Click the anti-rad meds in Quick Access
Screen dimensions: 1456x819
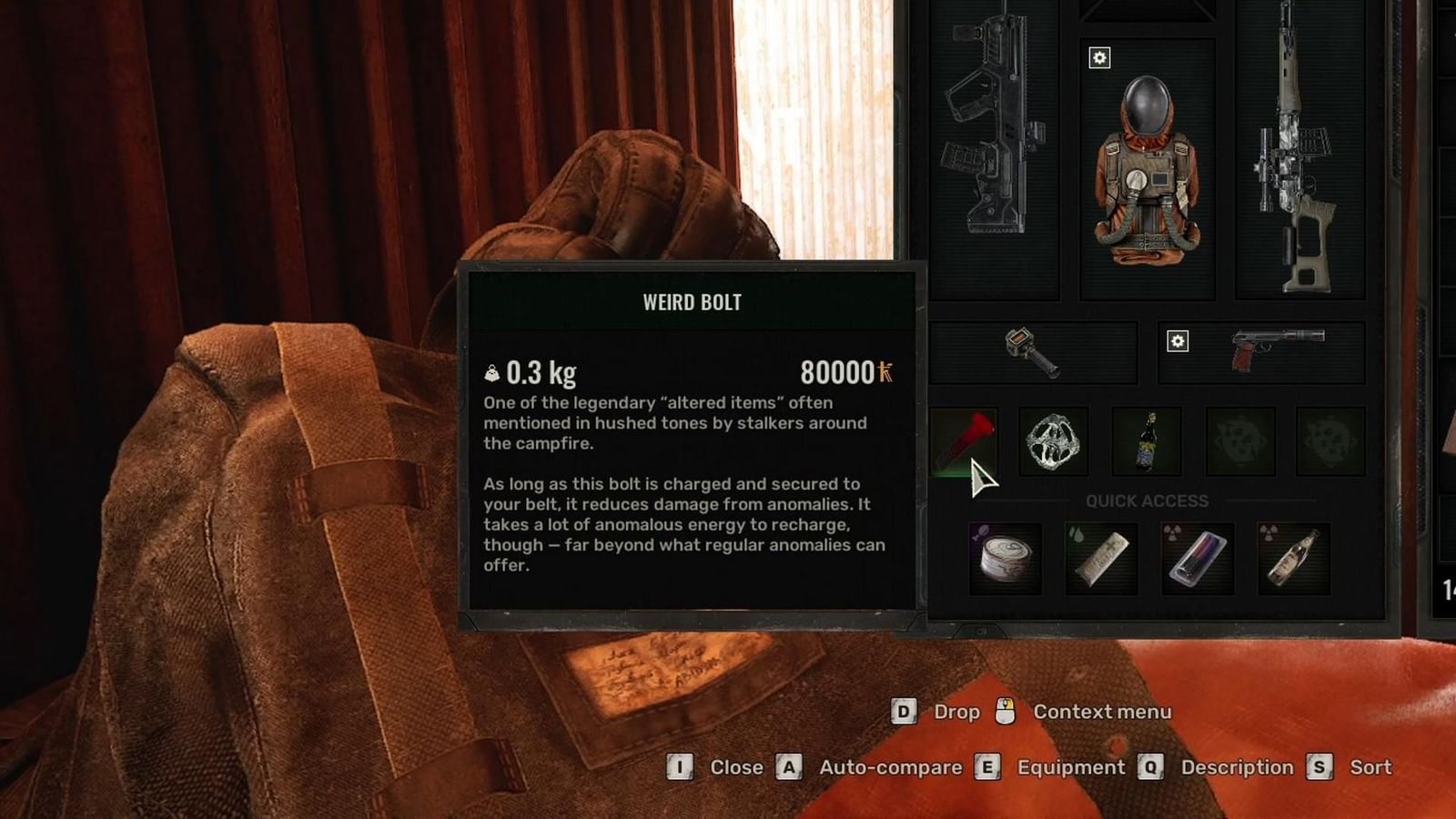[1200, 558]
